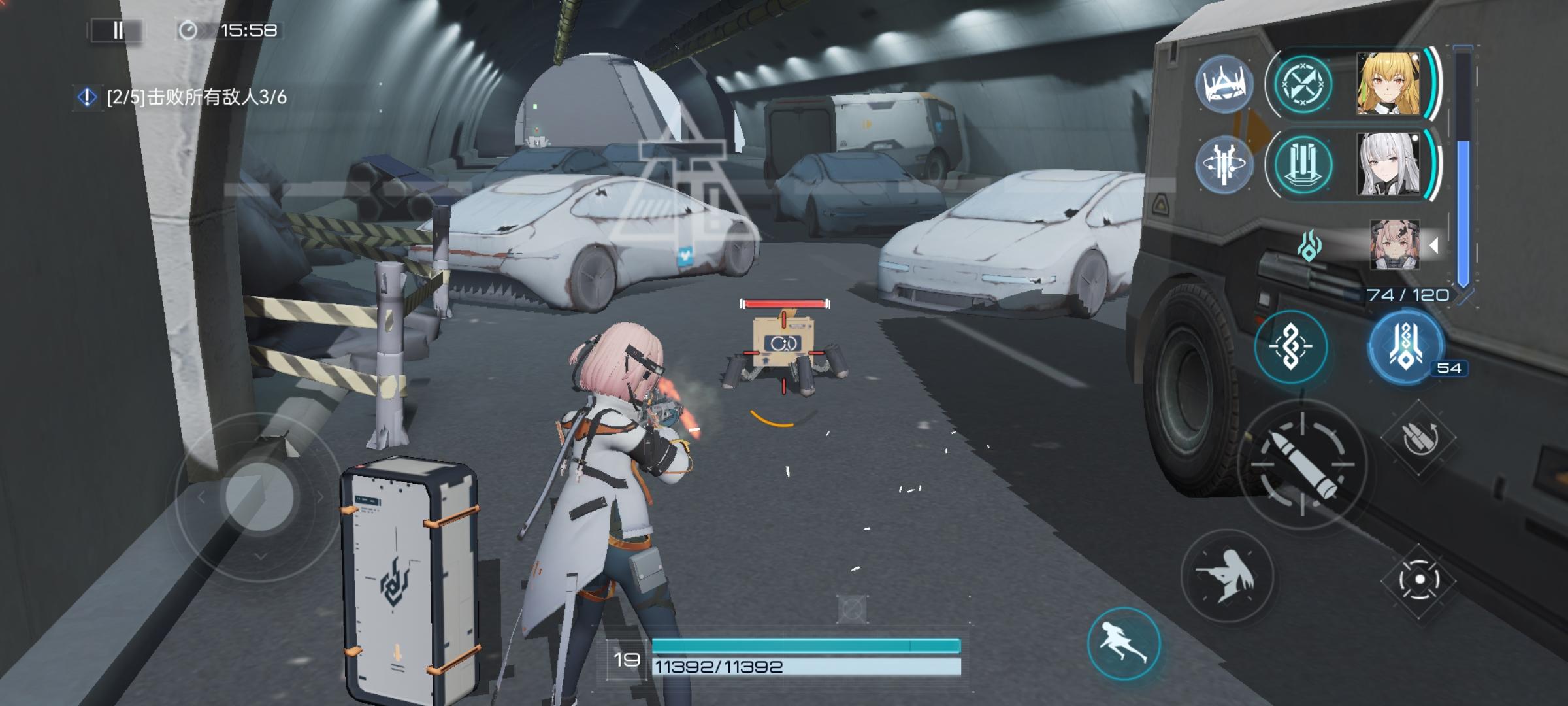Viewport: 1568px width, 706px height.
Task: Tap the virtual movement joystick
Action: coord(259,497)
